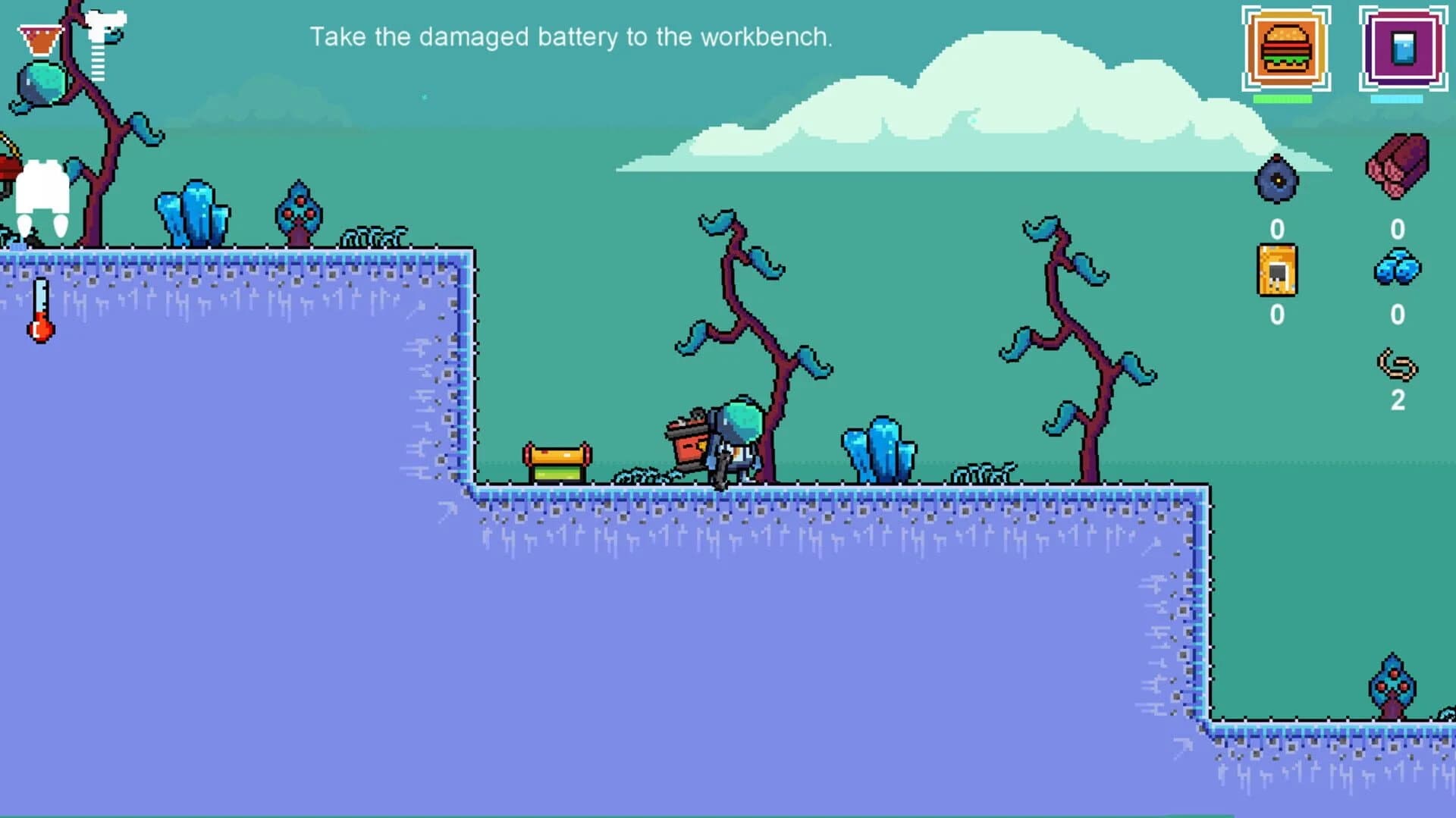The width and height of the screenshot is (1456, 818).
Task: Click the green hunger progress bar
Action: pyautogui.click(x=1283, y=97)
